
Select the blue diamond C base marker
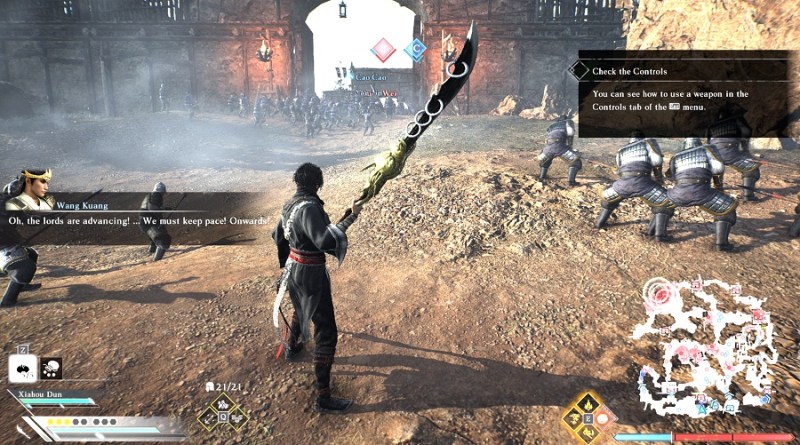tap(415, 49)
